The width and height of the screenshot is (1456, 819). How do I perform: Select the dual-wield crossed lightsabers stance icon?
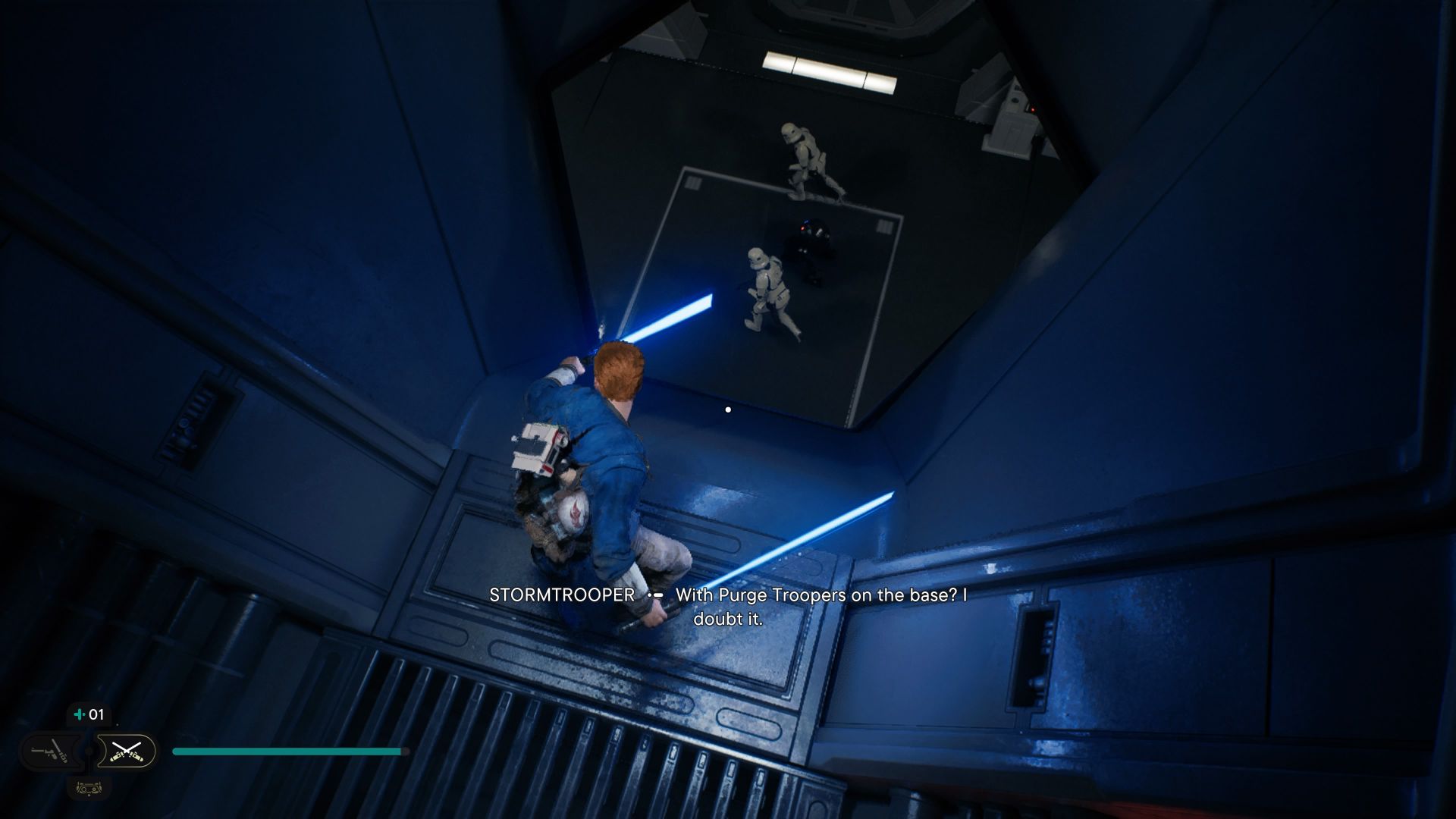(x=127, y=752)
